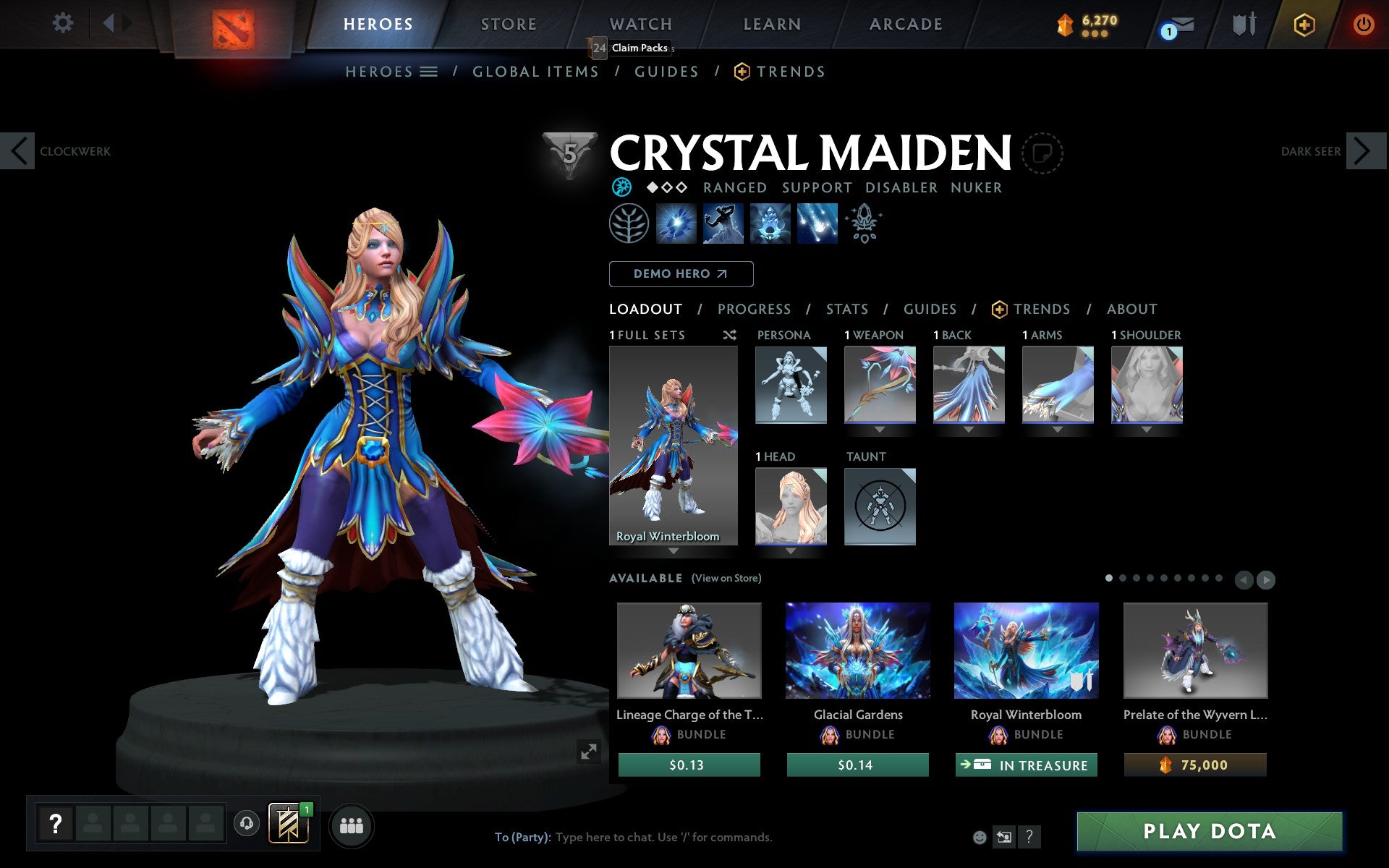Screen dimensions: 1389x868
Task: Open the Armory shield-and-sword icon
Action: (x=1243, y=24)
